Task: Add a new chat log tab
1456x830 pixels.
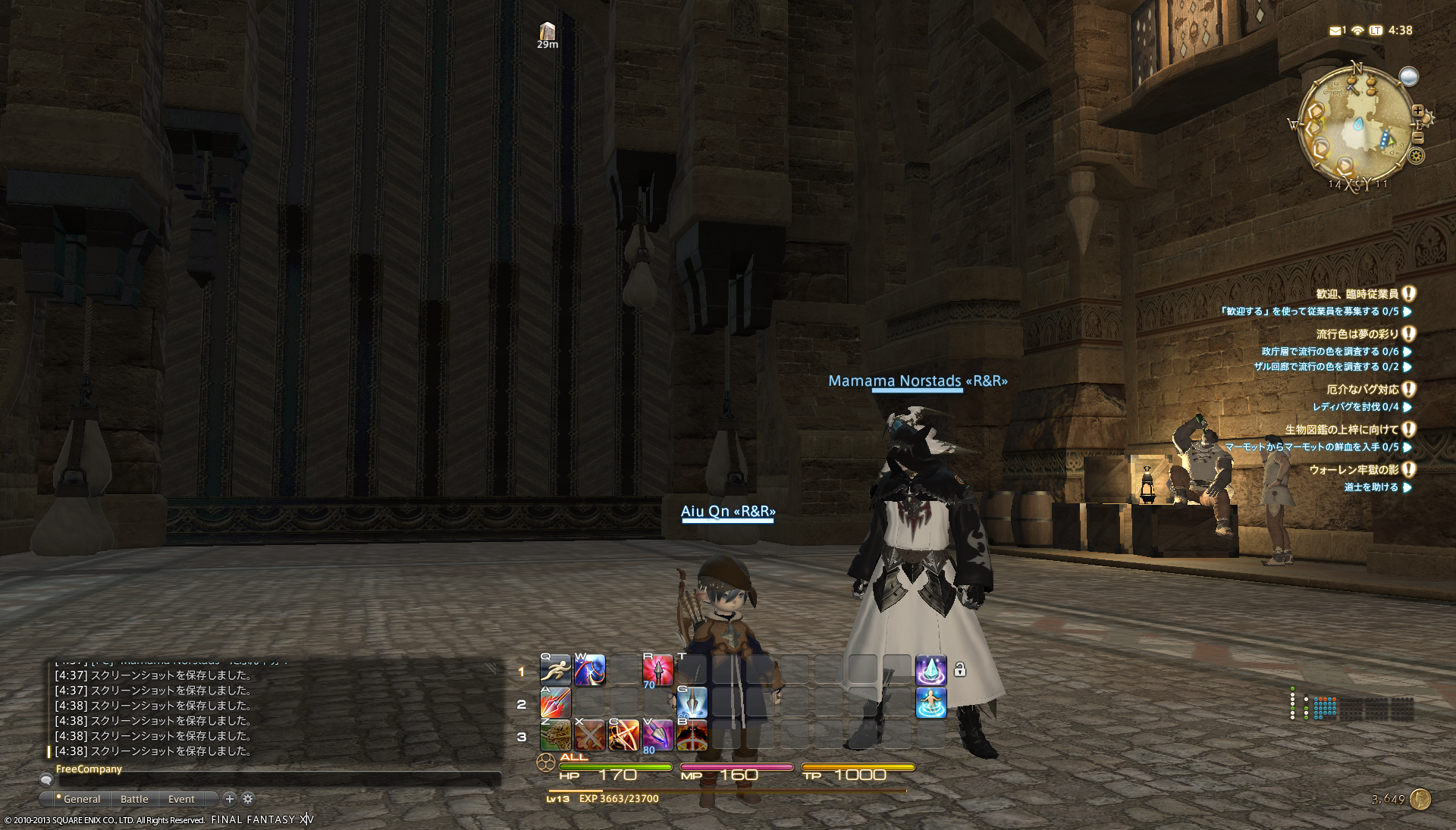Action: pyautogui.click(x=230, y=798)
